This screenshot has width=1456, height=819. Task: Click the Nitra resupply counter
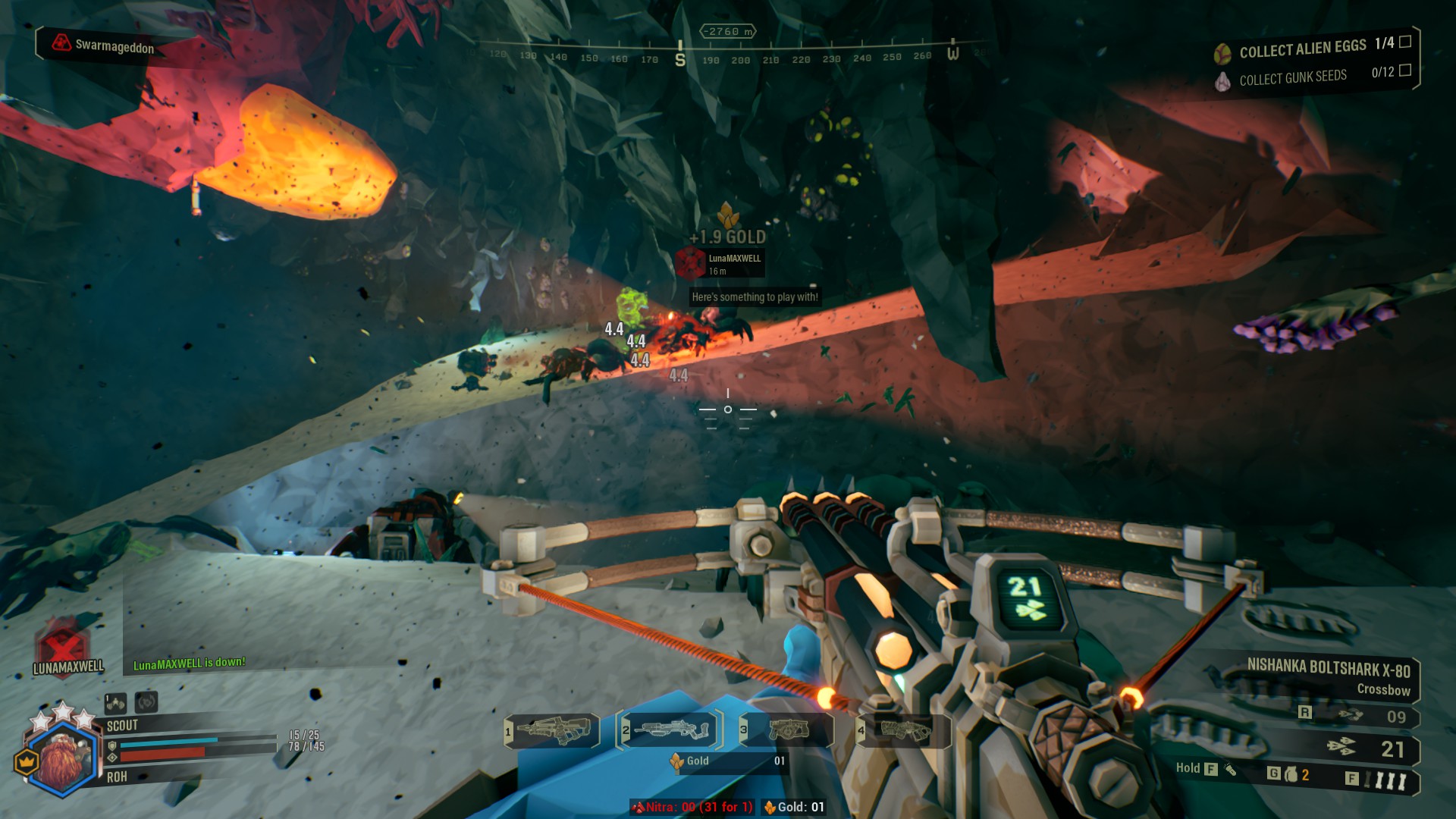(693, 807)
